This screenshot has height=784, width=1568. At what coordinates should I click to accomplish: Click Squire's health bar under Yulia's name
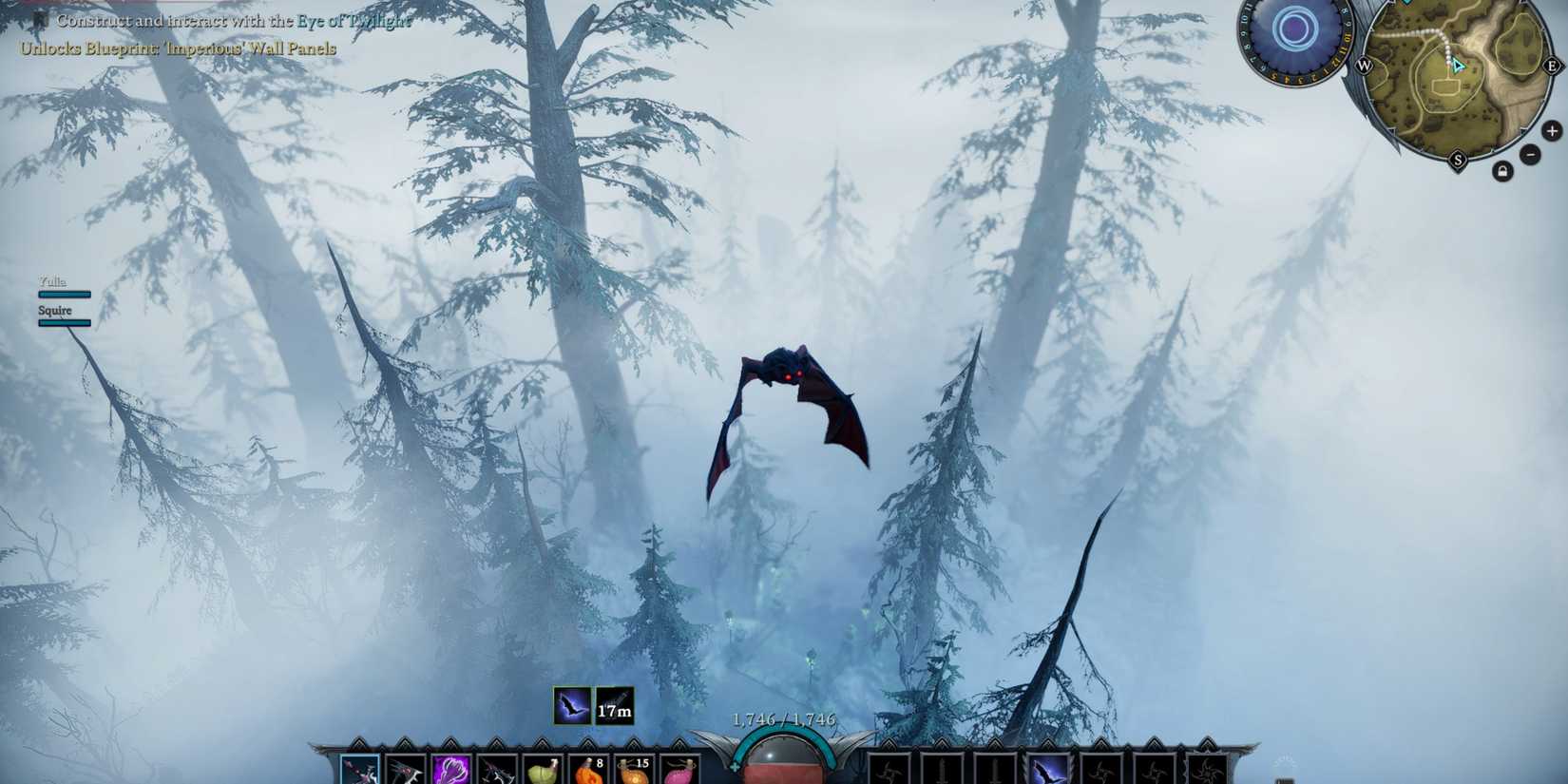64,323
